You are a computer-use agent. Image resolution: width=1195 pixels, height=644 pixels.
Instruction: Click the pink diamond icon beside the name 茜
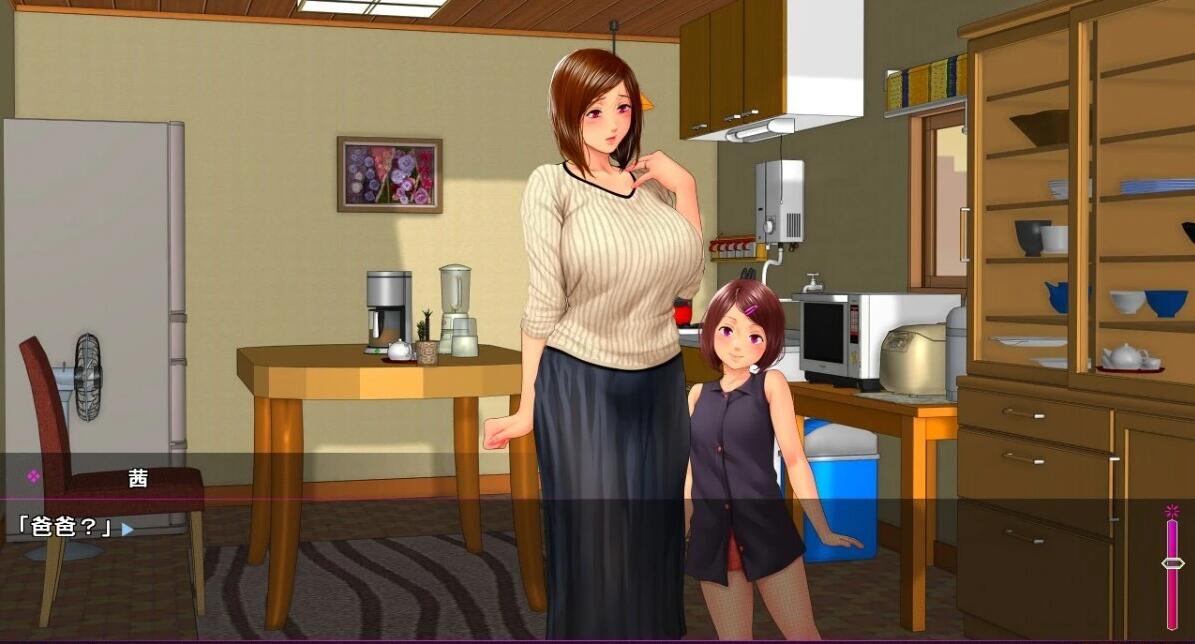pyautogui.click(x=33, y=477)
